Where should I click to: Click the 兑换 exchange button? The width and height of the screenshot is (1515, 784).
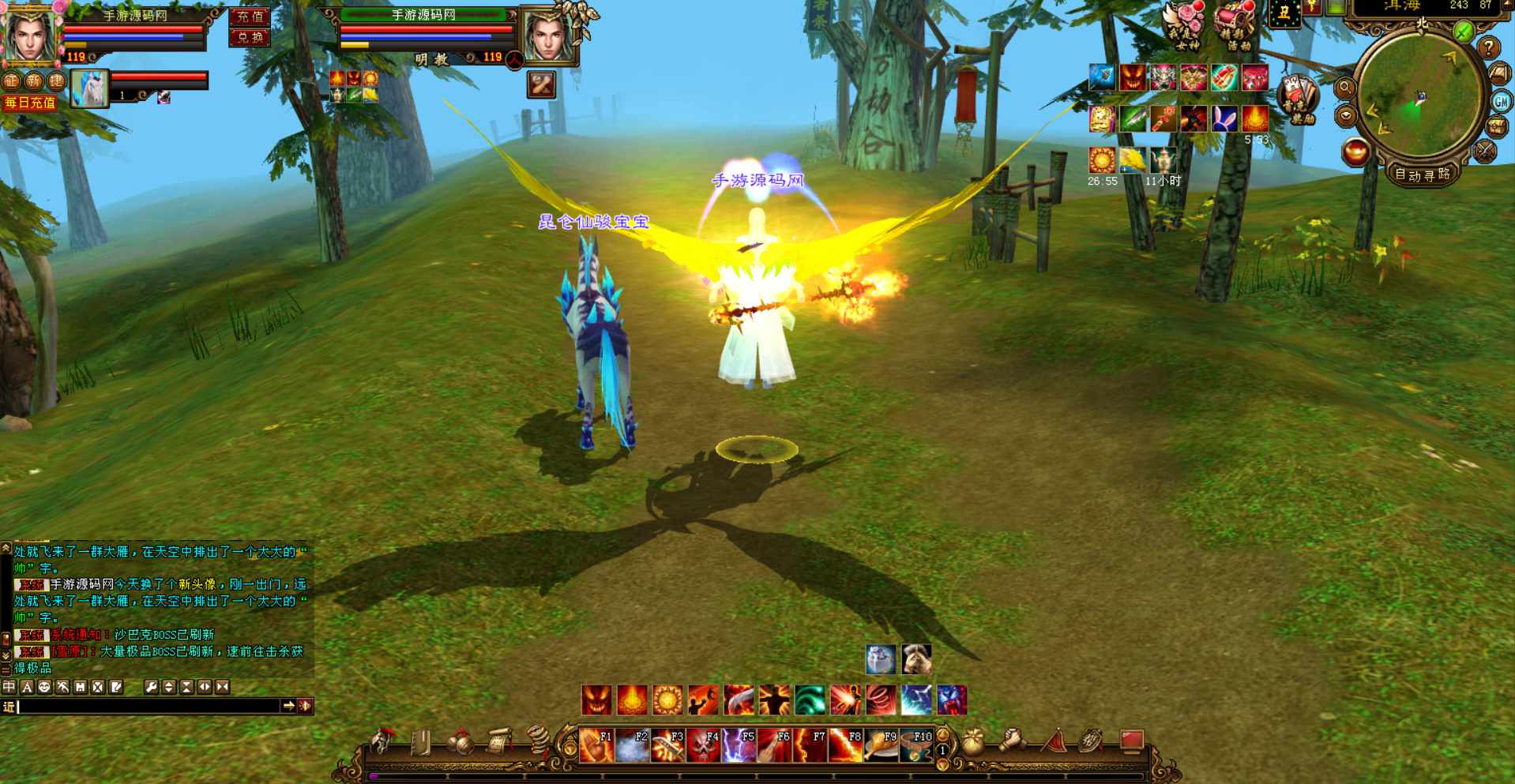click(x=250, y=37)
